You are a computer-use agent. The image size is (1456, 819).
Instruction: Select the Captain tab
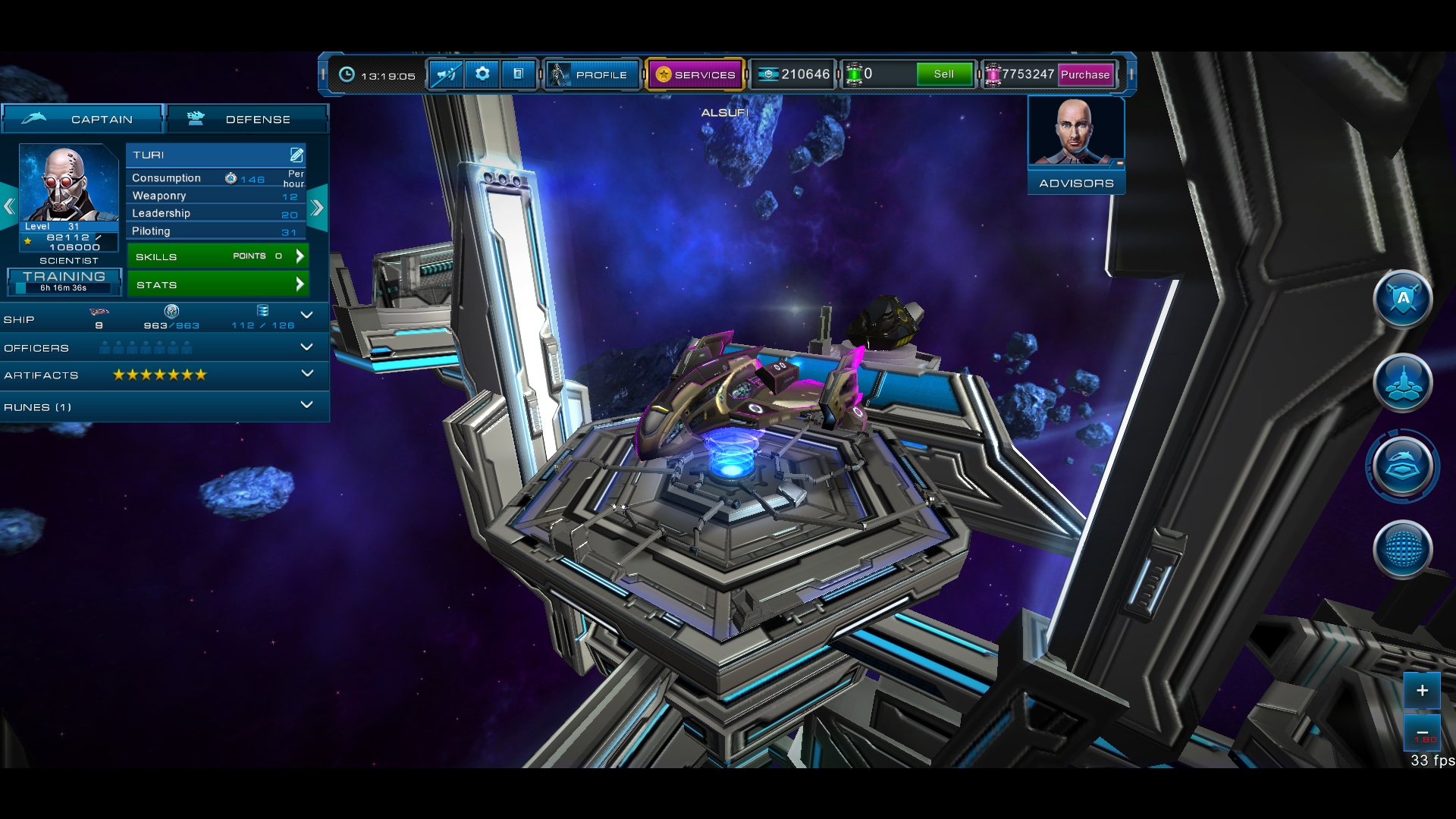tap(82, 118)
